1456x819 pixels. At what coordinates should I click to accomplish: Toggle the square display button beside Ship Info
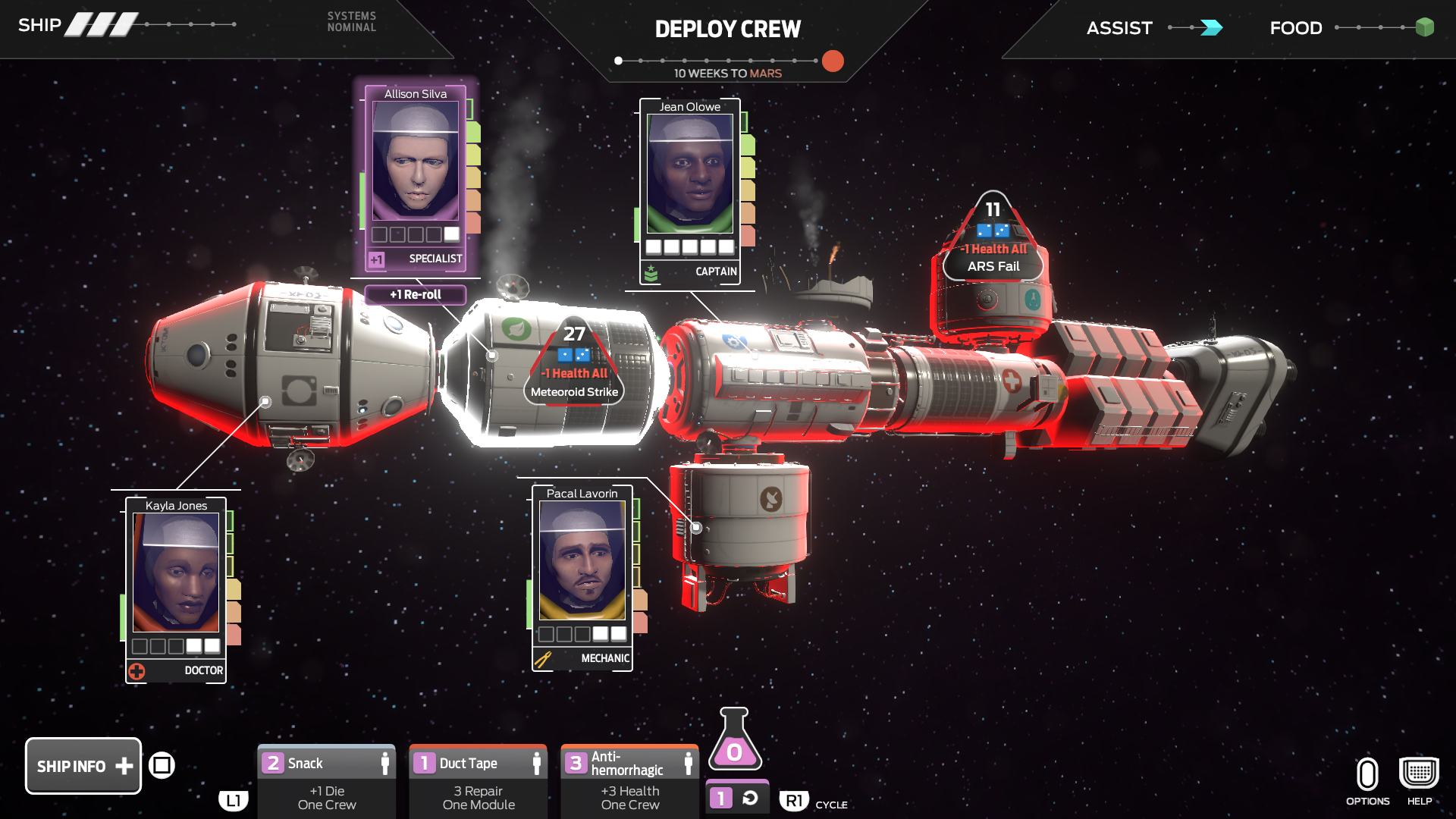coord(162,765)
